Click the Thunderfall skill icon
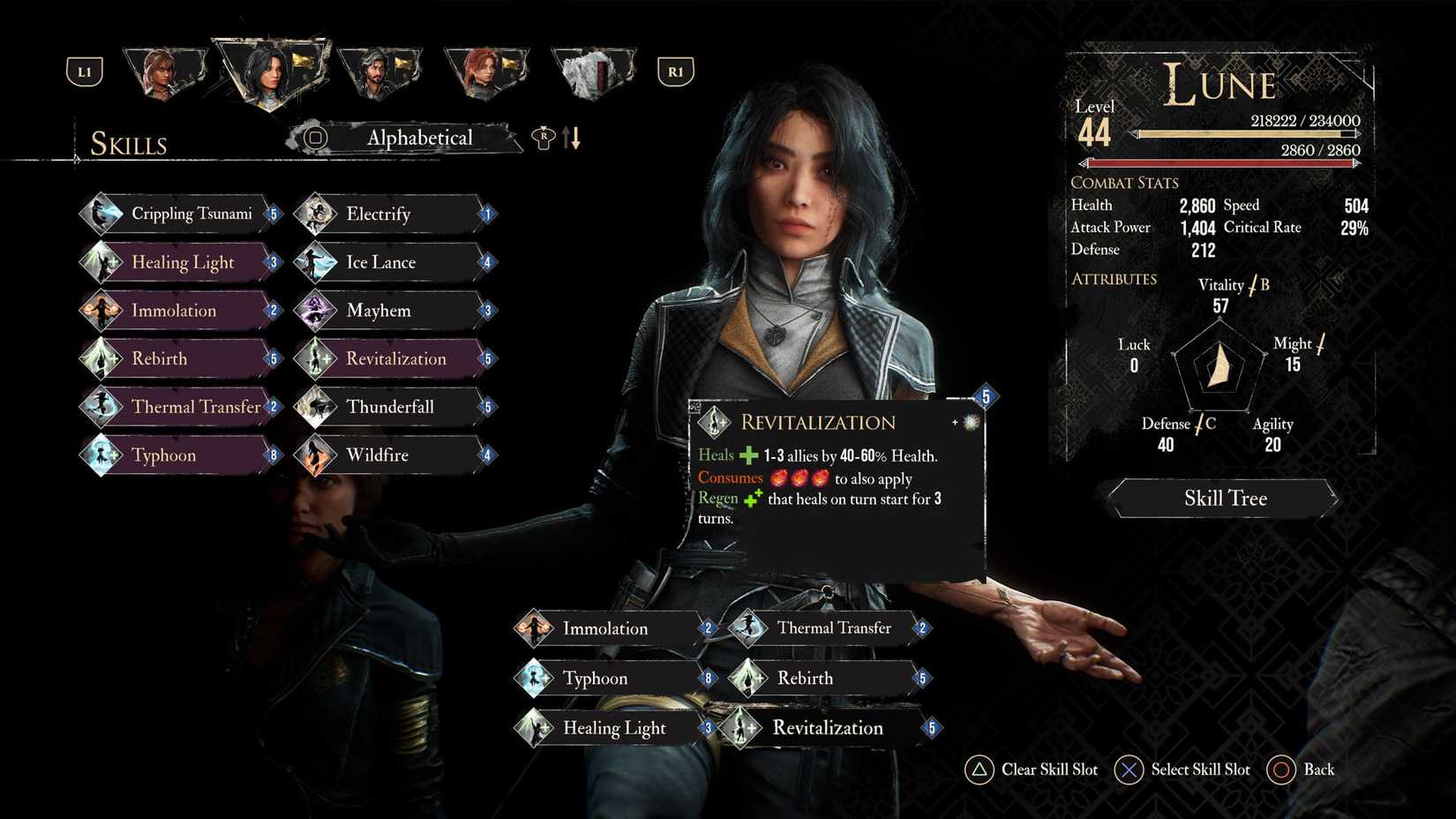Screen dimensions: 1456x819 316,407
